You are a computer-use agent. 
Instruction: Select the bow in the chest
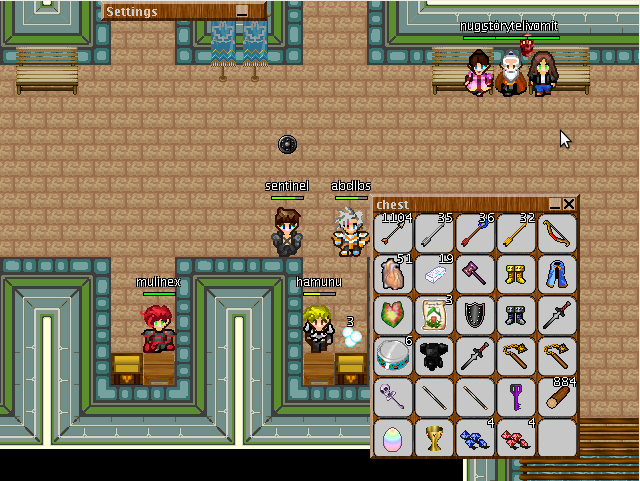[x=557, y=233]
